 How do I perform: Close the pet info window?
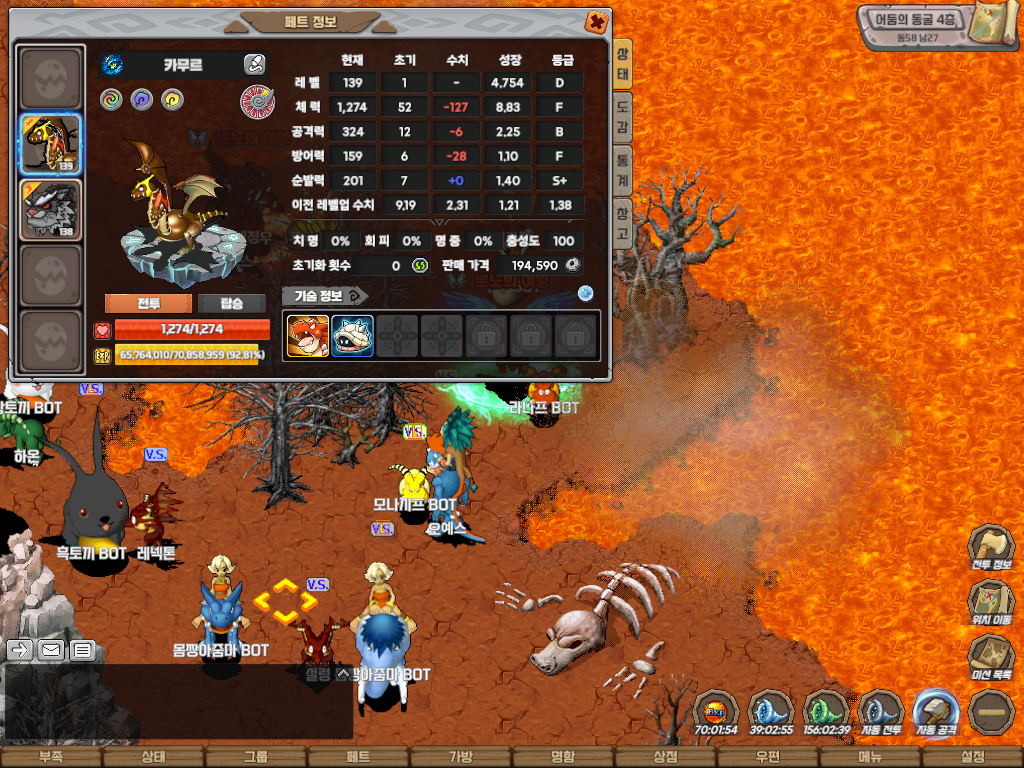point(596,21)
